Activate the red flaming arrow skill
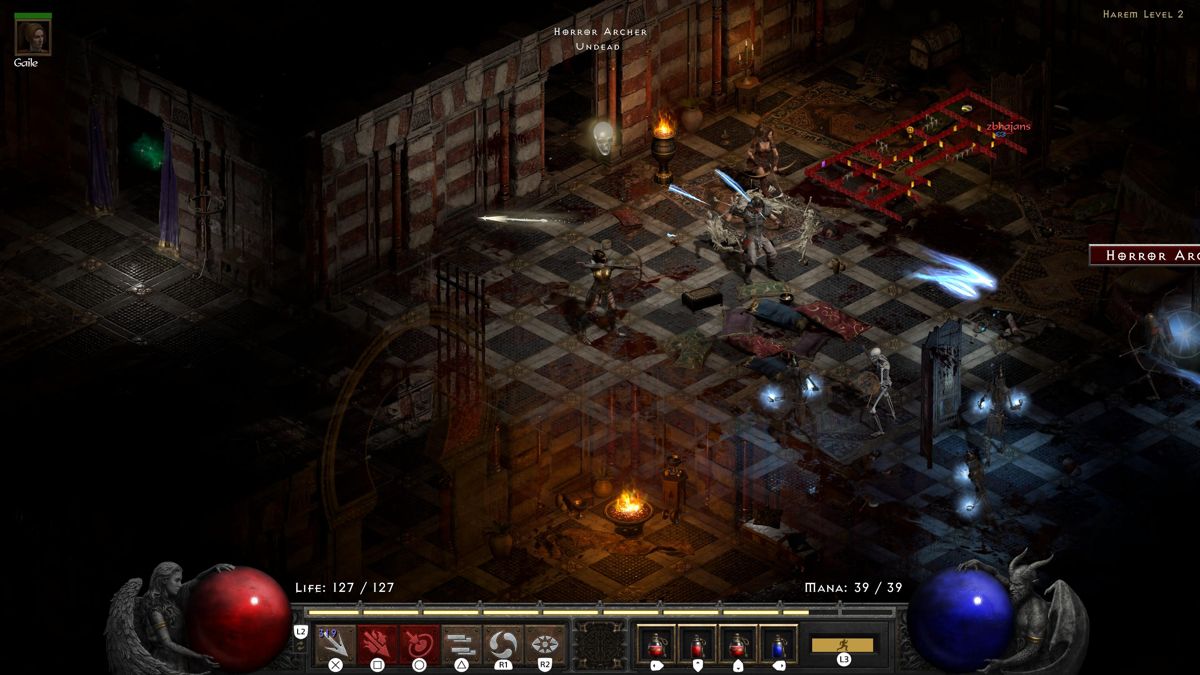The height and width of the screenshot is (675, 1200). click(x=377, y=644)
